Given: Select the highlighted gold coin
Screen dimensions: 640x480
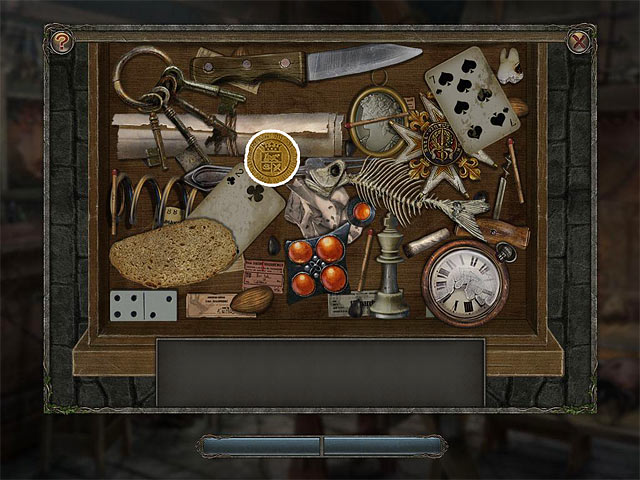Looking at the screenshot, I should (272, 159).
